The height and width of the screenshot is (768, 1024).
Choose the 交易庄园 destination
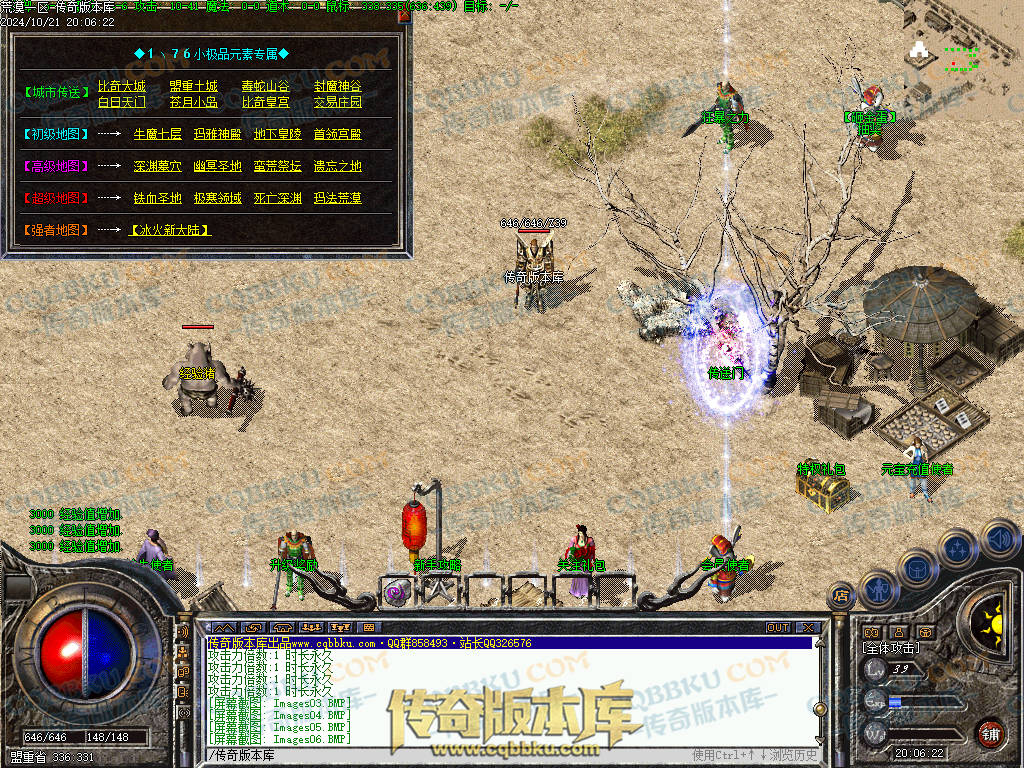tap(337, 102)
